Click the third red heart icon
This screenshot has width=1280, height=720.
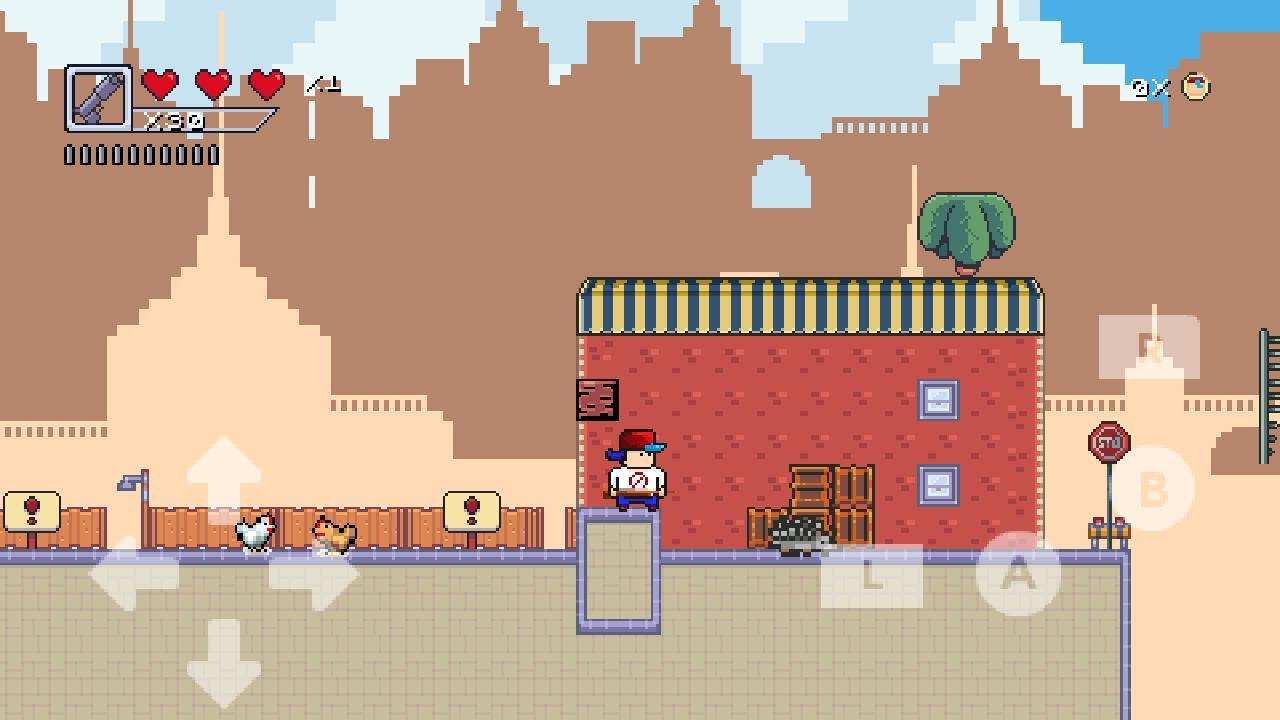point(263,85)
